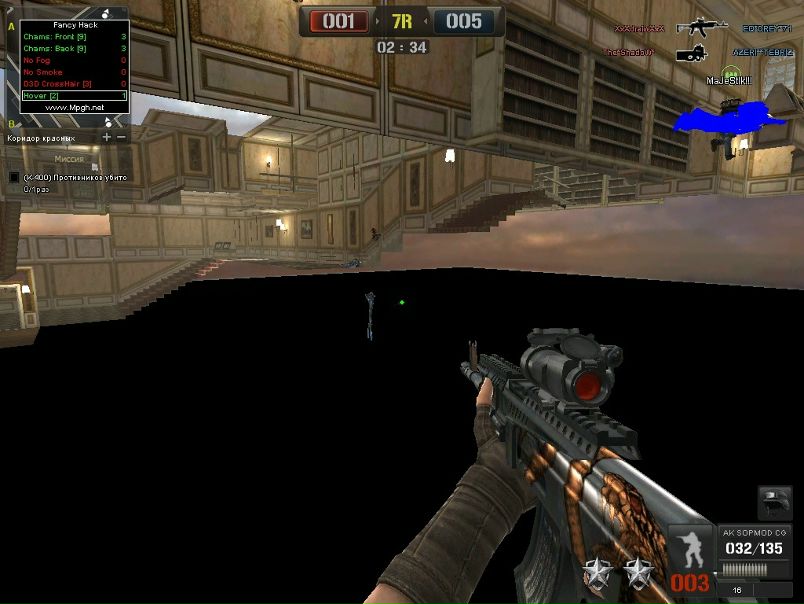Turn on the D3D CrossHair option

point(58,84)
